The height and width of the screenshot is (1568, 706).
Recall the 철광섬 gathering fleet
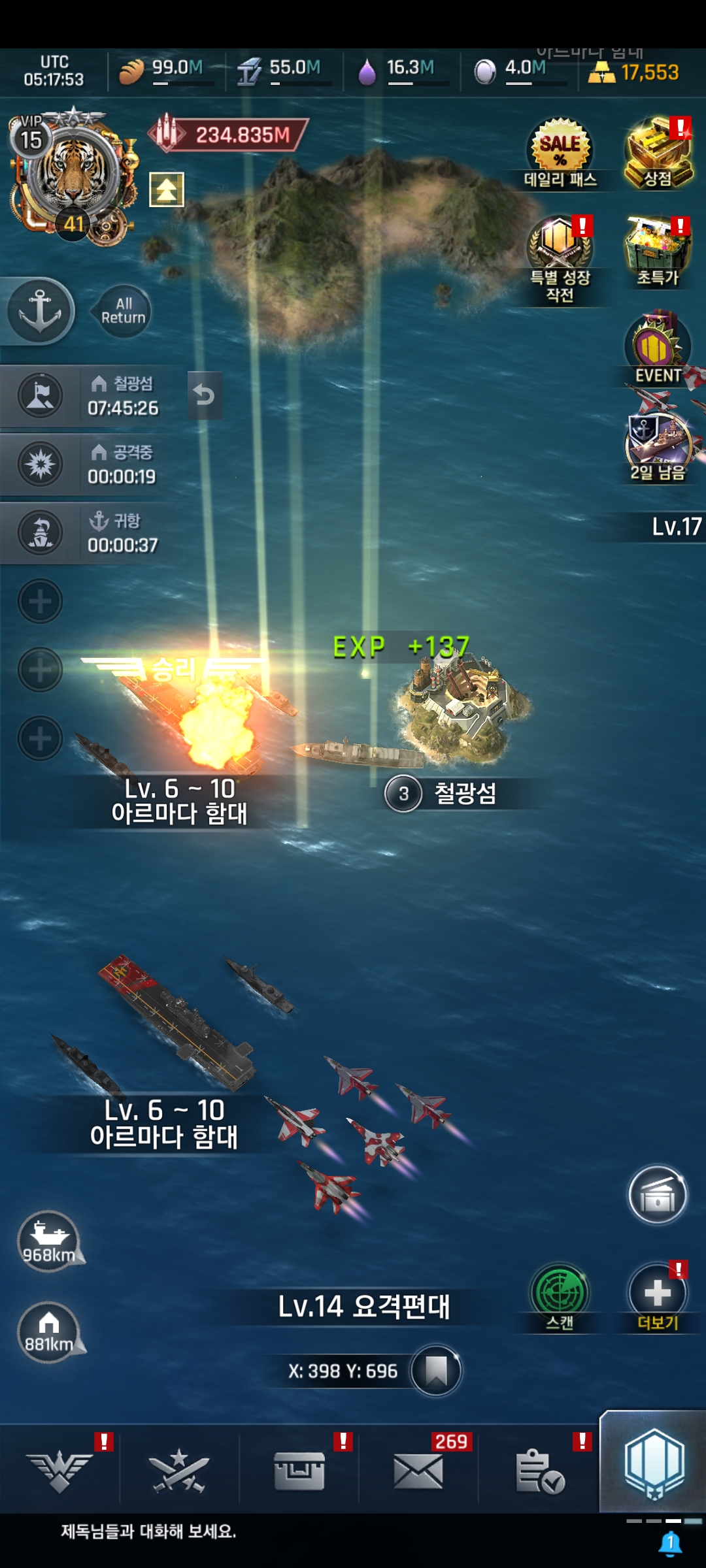click(x=205, y=395)
